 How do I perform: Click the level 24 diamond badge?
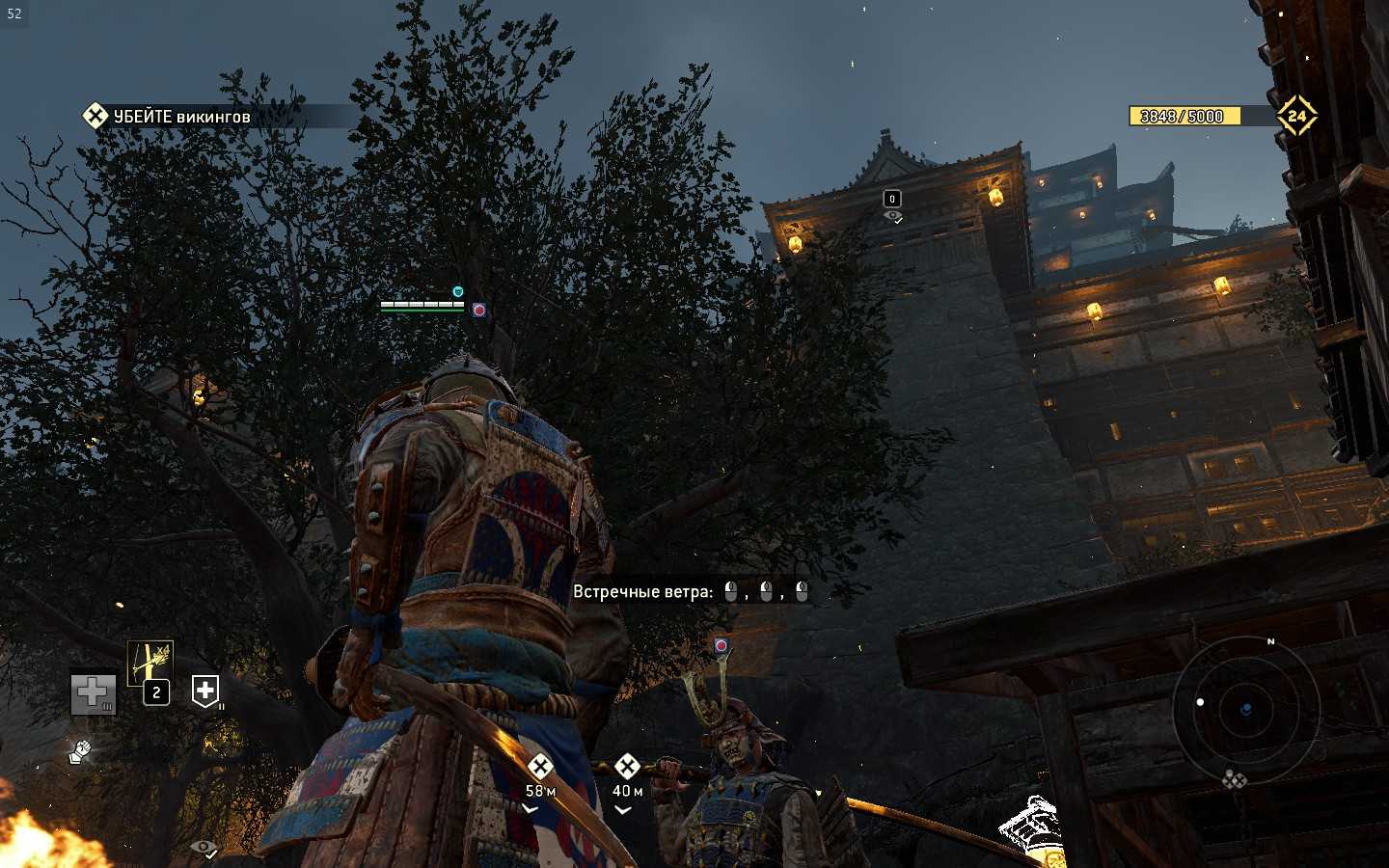pos(1296,116)
